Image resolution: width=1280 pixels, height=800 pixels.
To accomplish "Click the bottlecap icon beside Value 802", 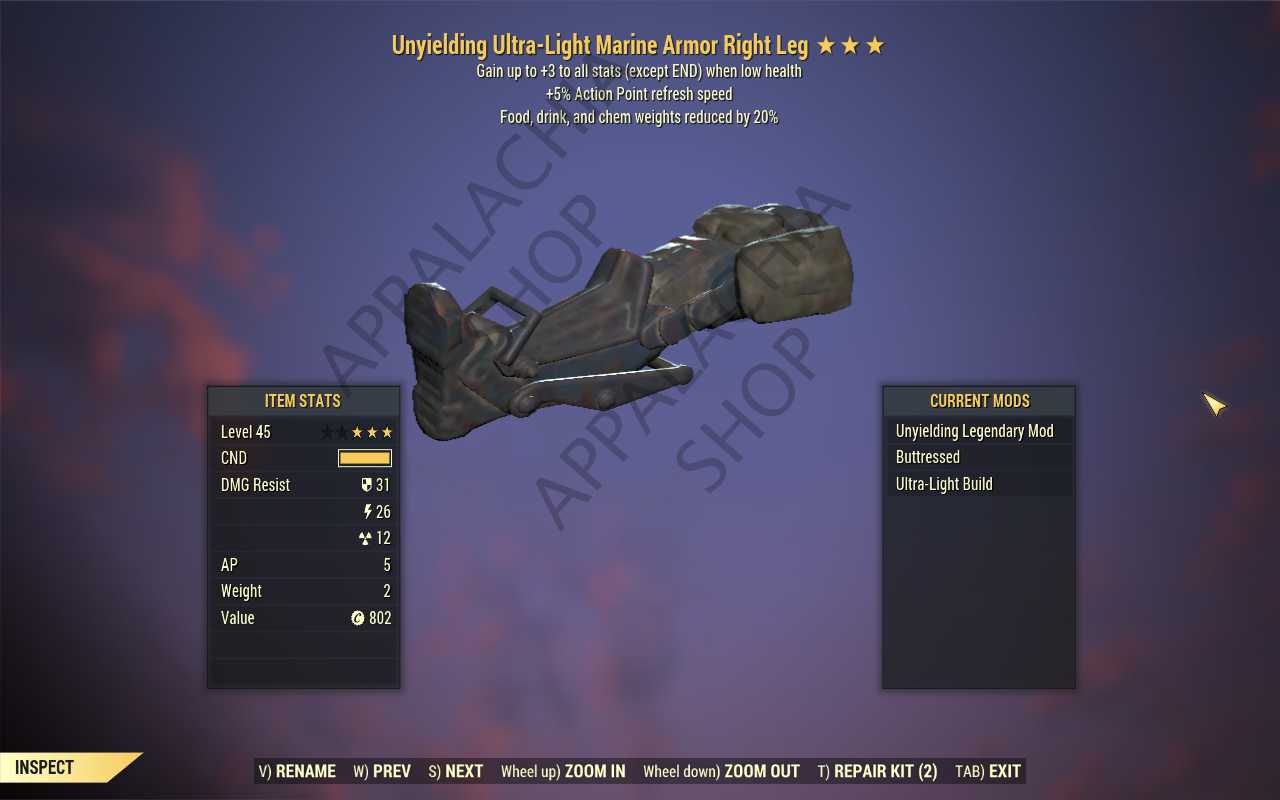I will click(x=358, y=618).
